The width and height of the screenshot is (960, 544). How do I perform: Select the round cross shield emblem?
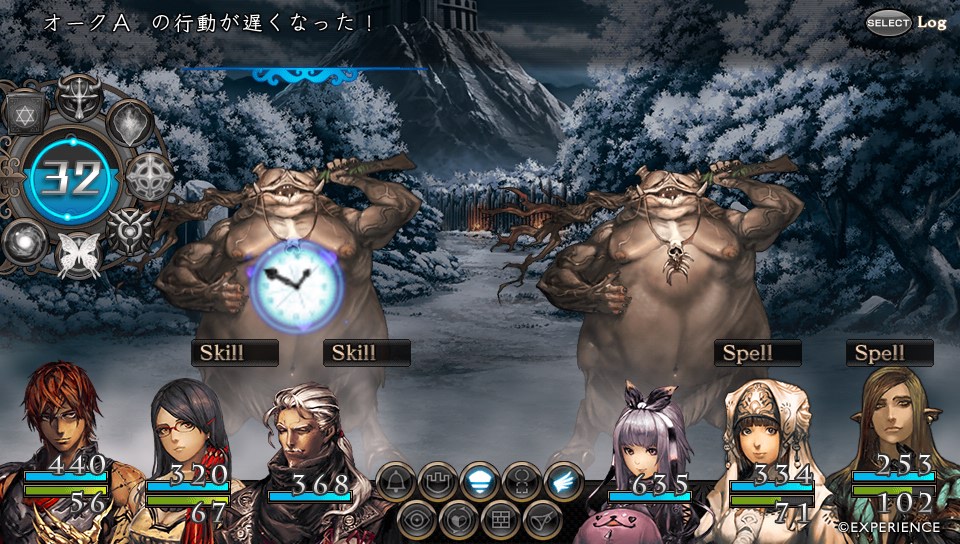click(149, 175)
